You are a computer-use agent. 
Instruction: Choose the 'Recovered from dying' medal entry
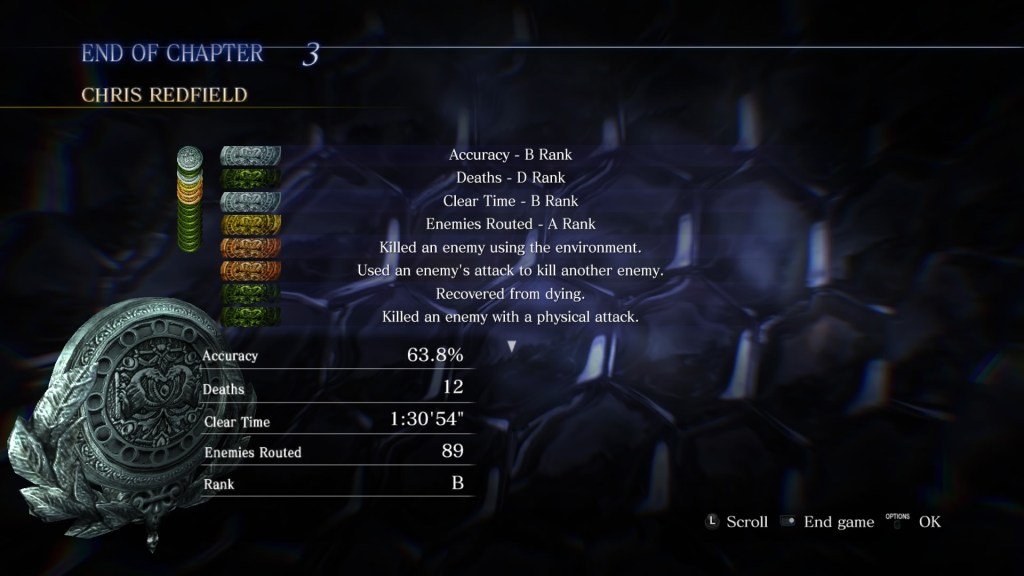(x=510, y=293)
